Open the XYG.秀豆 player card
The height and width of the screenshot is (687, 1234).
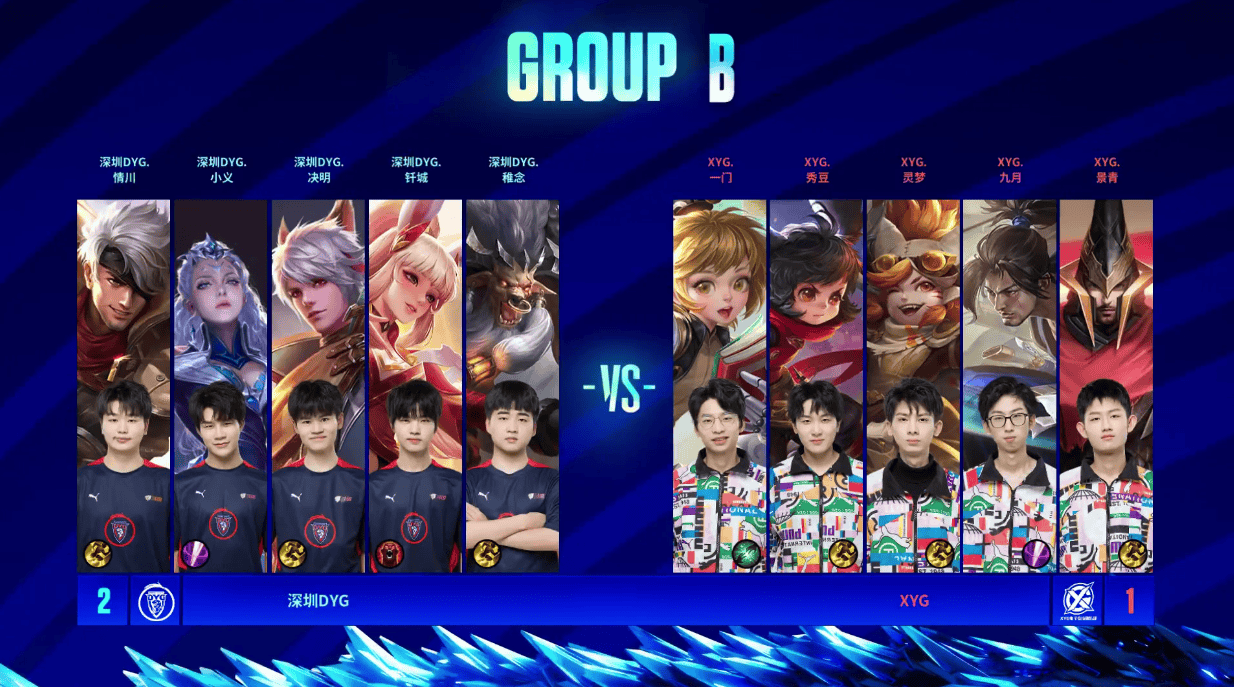point(816,385)
